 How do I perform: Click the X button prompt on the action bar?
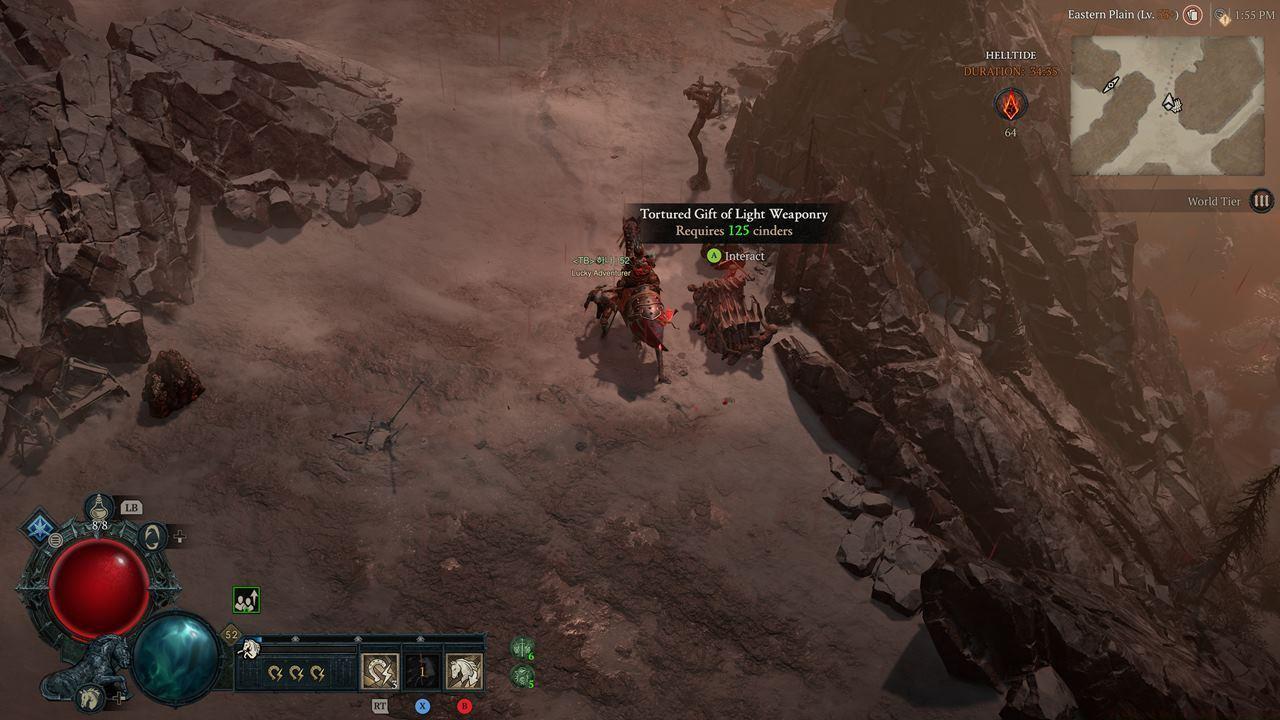click(x=422, y=706)
